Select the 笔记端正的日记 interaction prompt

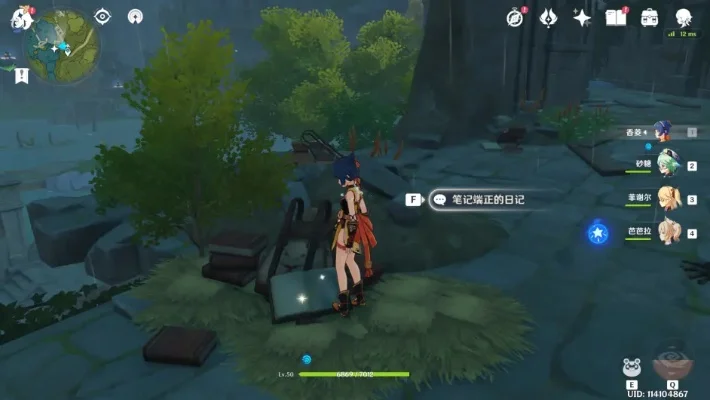point(479,200)
